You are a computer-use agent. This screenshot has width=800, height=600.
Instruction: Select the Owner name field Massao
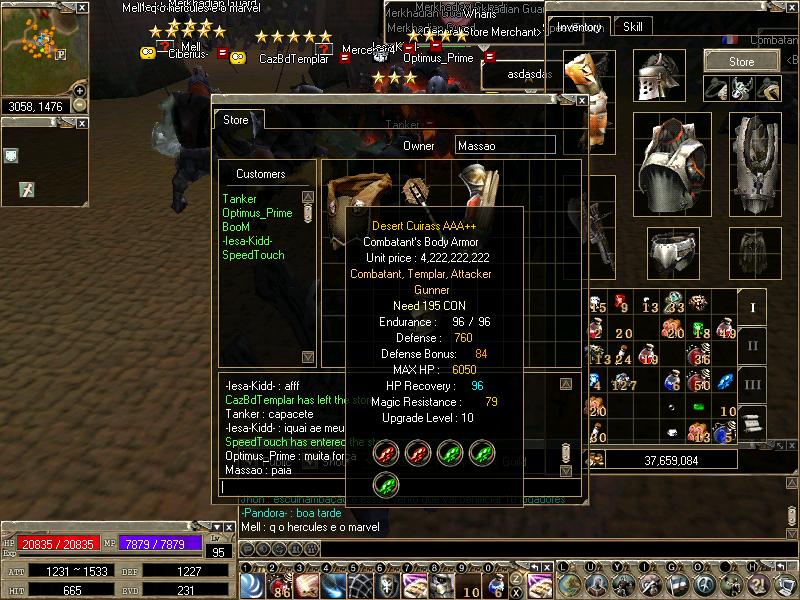pyautogui.click(x=504, y=146)
